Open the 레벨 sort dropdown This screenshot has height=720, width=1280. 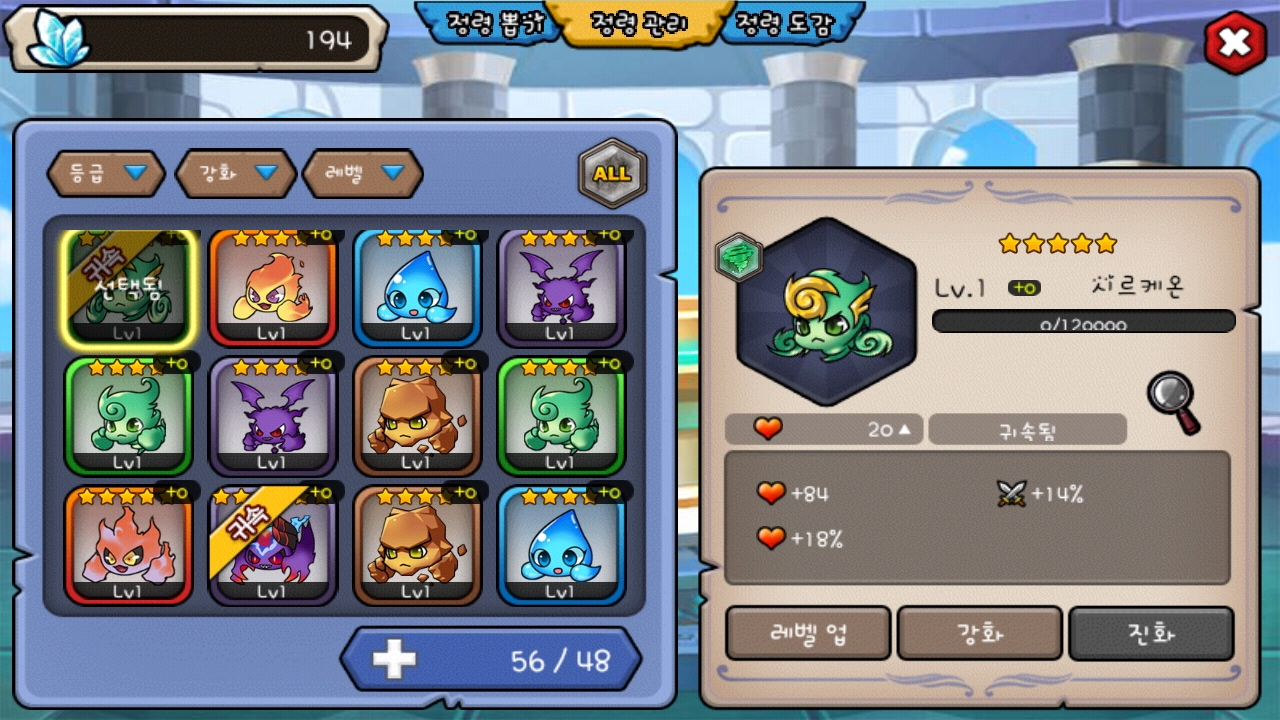pos(363,174)
